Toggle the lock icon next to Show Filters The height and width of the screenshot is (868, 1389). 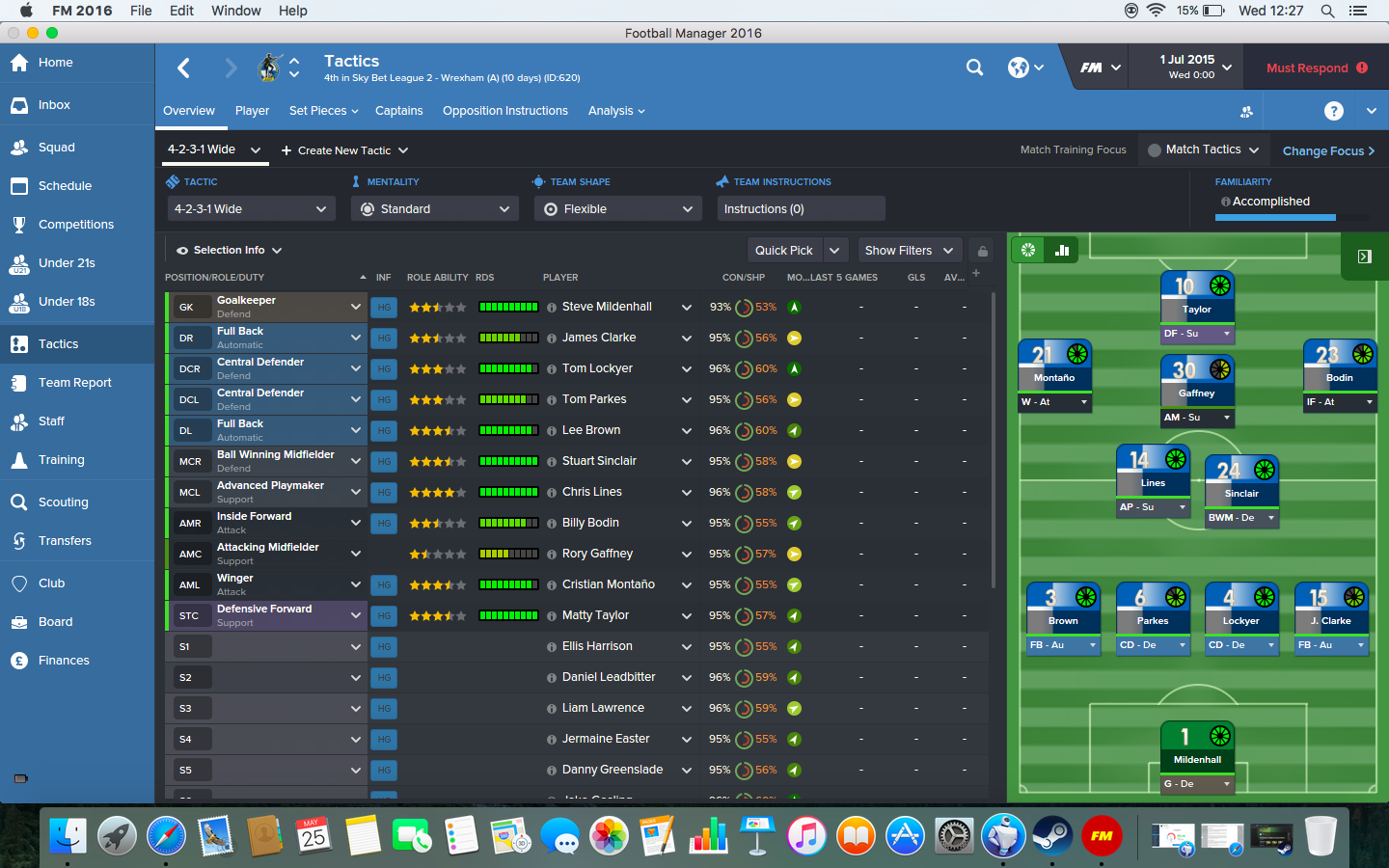(982, 250)
